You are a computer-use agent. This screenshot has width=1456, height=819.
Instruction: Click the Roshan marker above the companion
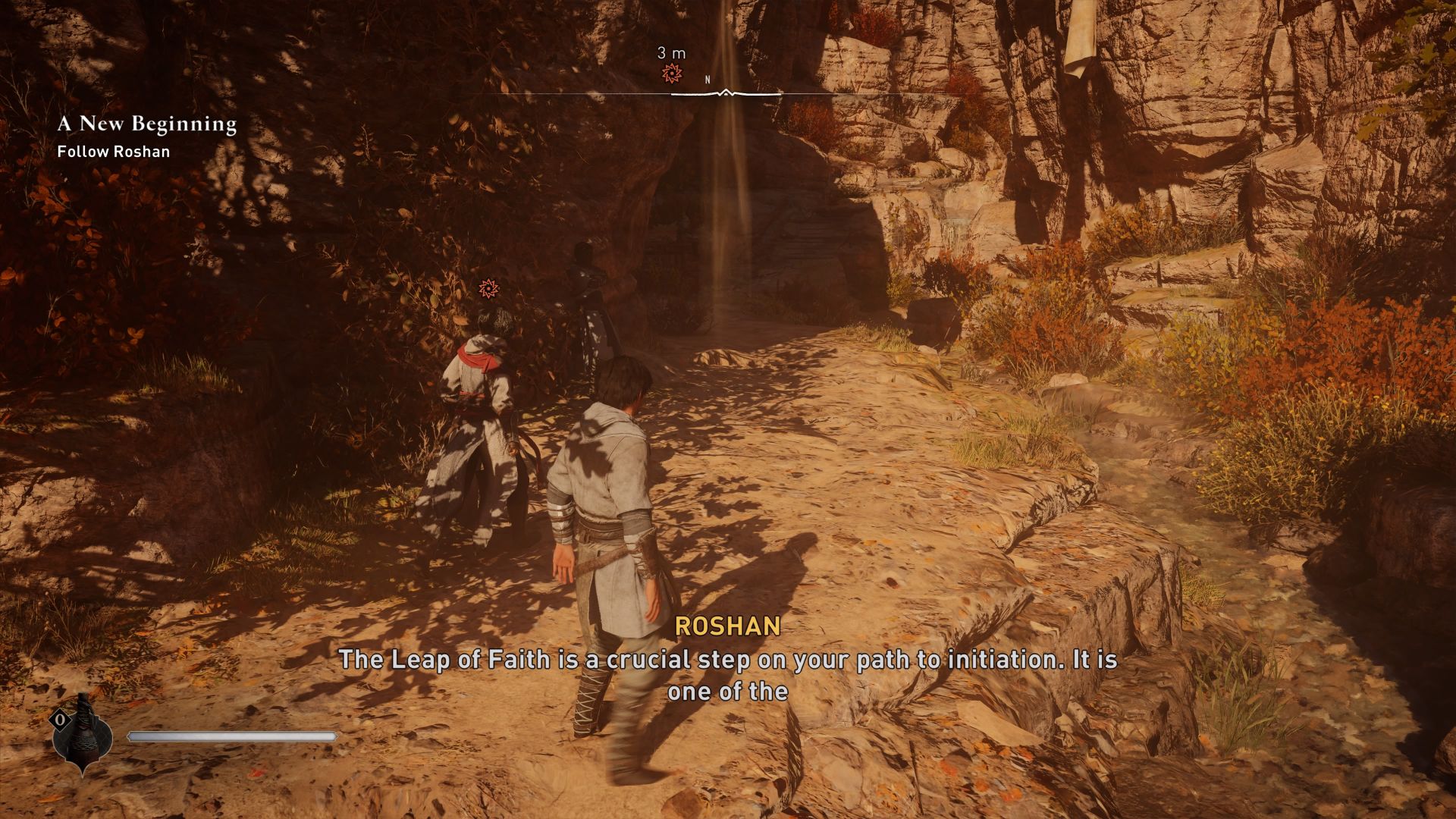click(x=488, y=288)
